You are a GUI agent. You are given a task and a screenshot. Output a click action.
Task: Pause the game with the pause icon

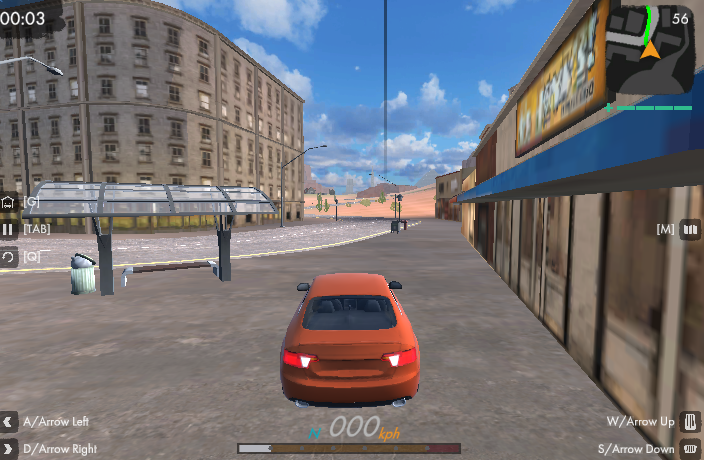pos(9,229)
